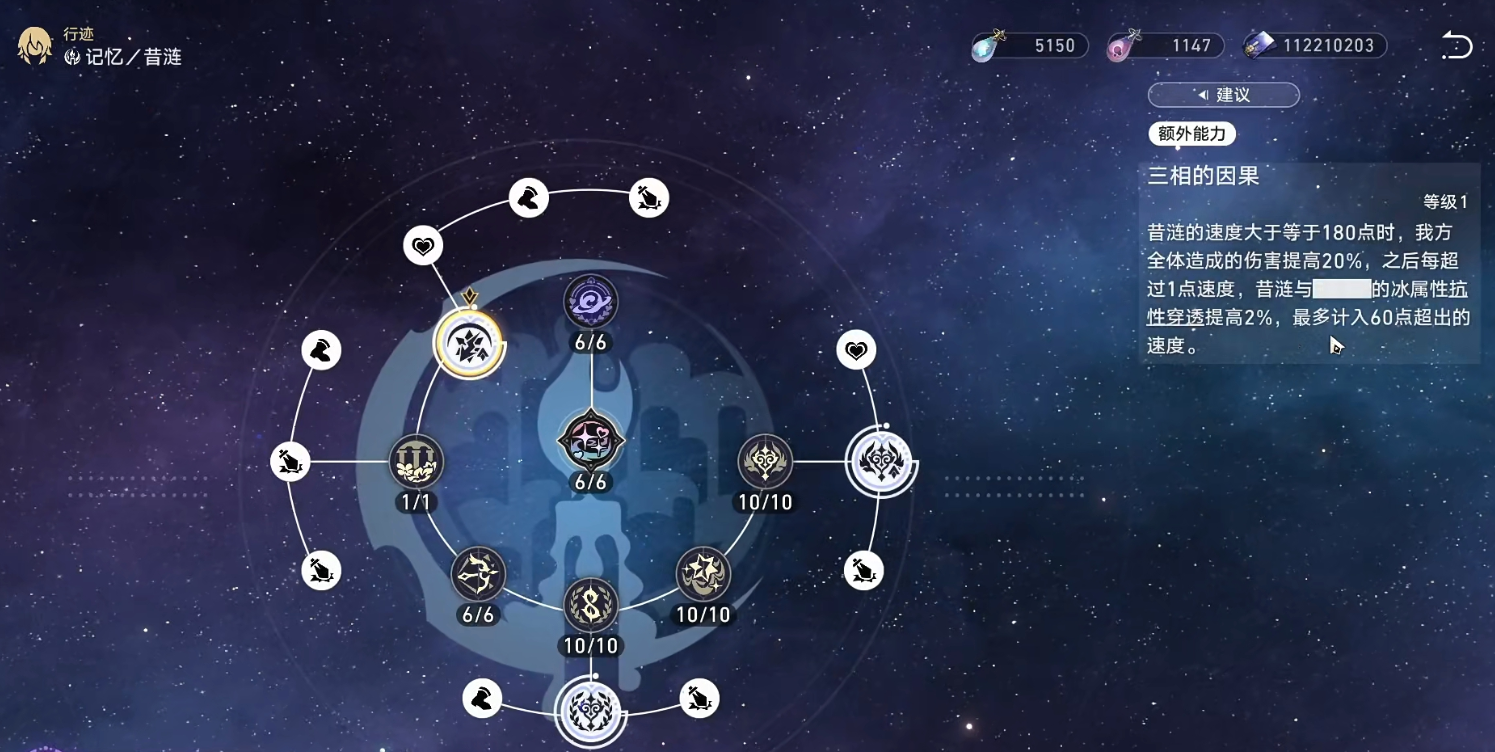The height and width of the screenshot is (752, 1495).
Task: Activate the heart-shaped HP bonus node on top
Action: [424, 244]
